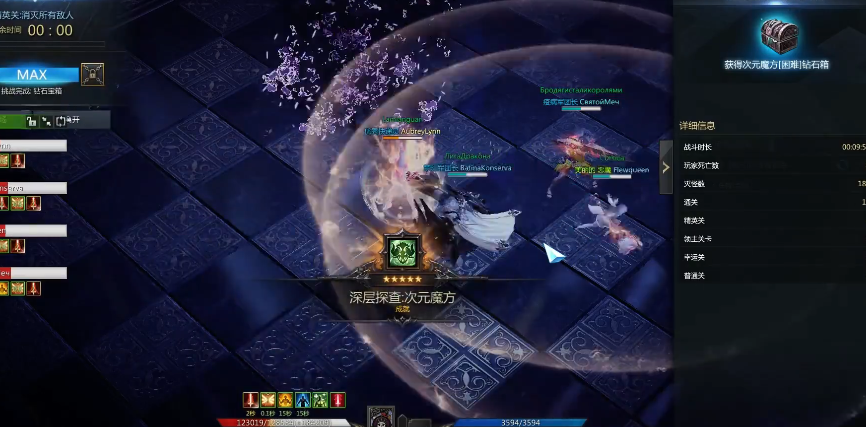Click the padlock icon beside MAX

coord(92,75)
